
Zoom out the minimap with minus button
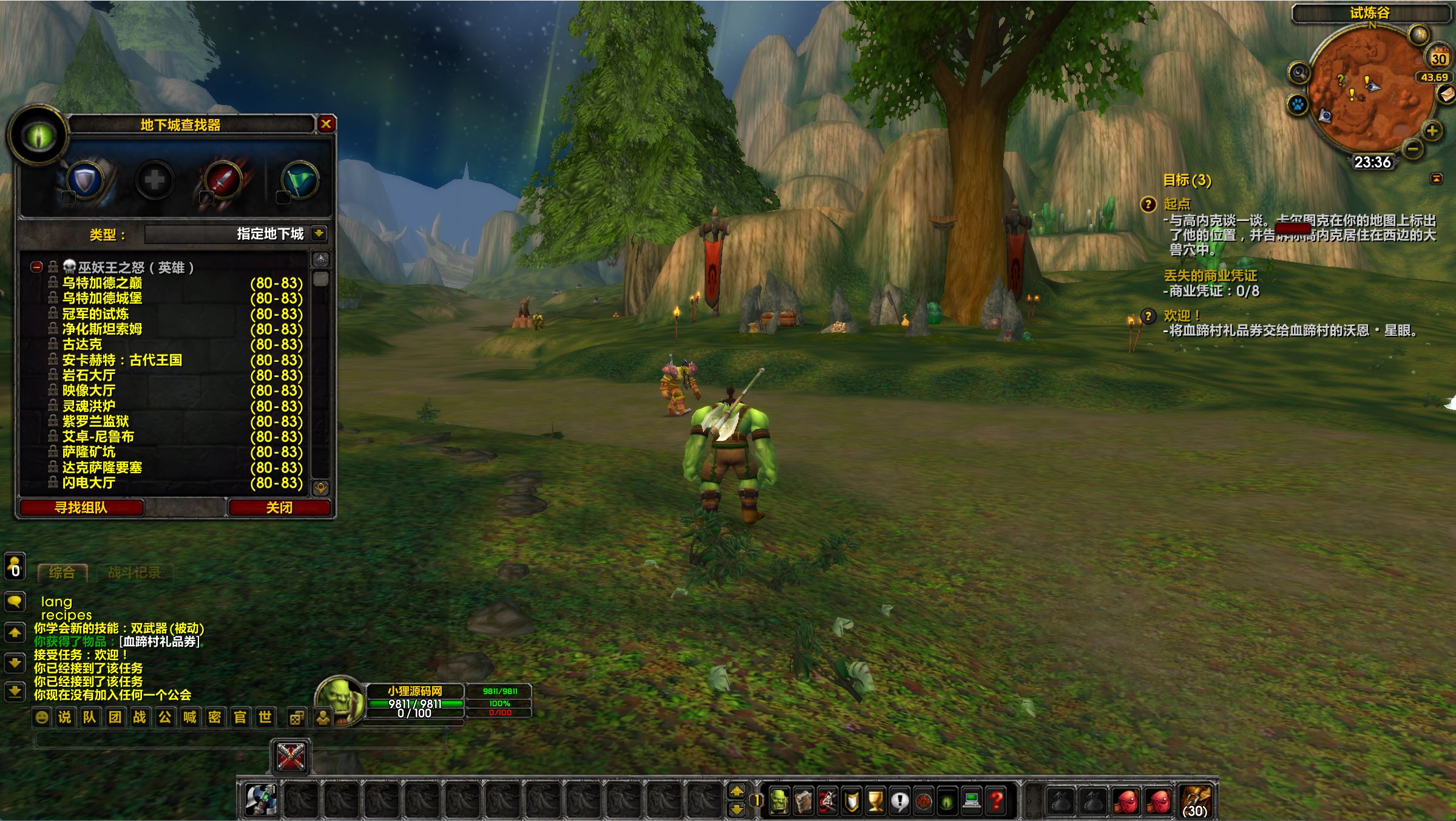[x=1413, y=148]
